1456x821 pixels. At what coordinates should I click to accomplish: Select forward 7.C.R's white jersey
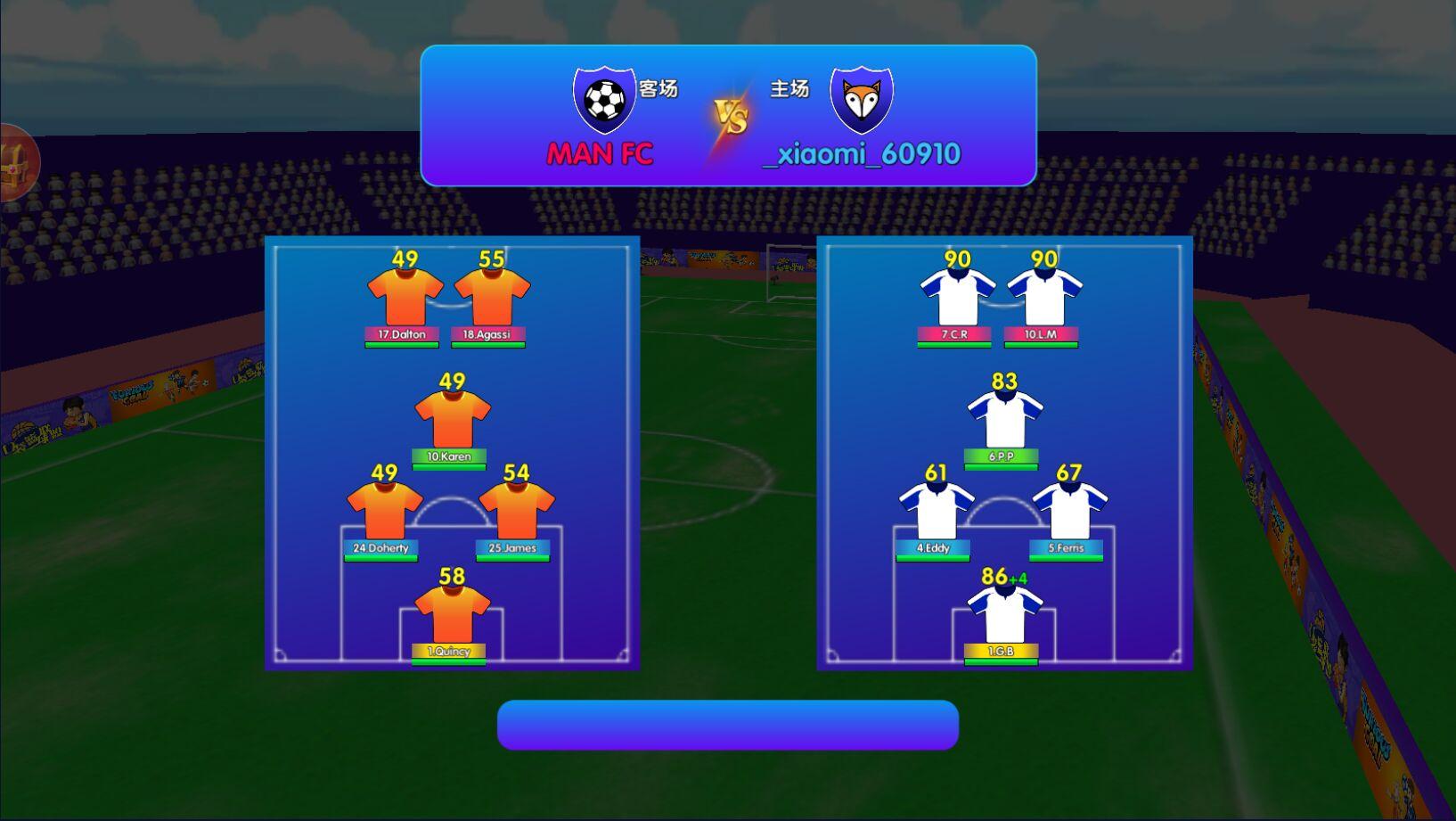tap(957, 298)
